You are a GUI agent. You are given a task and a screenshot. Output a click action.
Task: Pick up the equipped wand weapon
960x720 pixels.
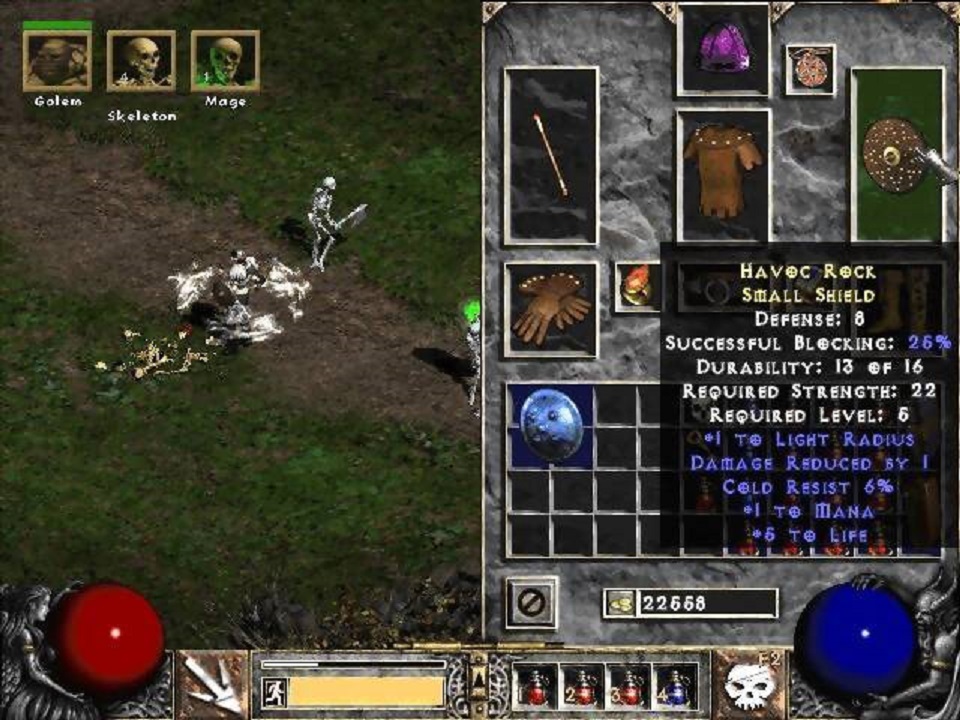point(551,155)
